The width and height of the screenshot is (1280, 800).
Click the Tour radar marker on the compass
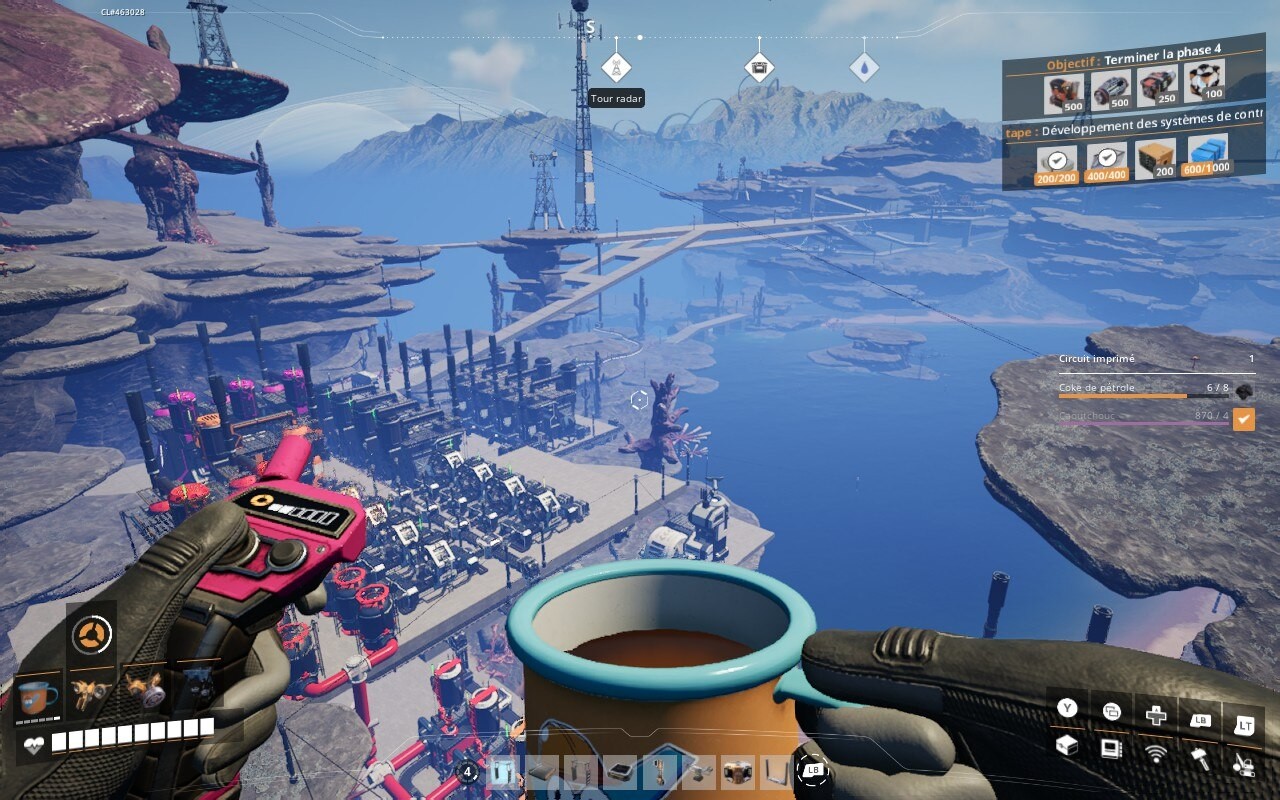click(x=617, y=67)
